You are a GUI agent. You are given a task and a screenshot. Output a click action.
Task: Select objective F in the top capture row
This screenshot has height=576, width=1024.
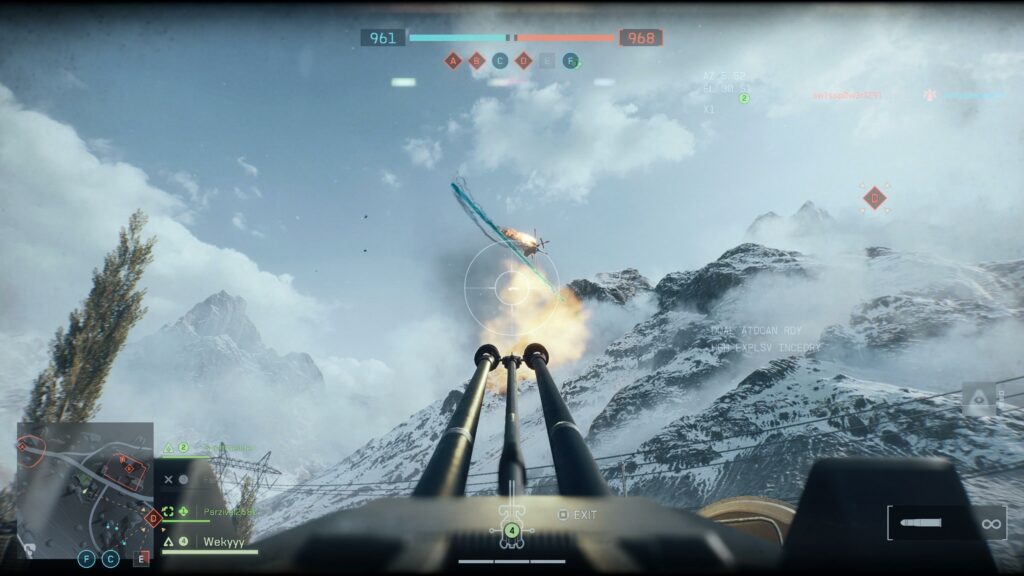click(570, 61)
